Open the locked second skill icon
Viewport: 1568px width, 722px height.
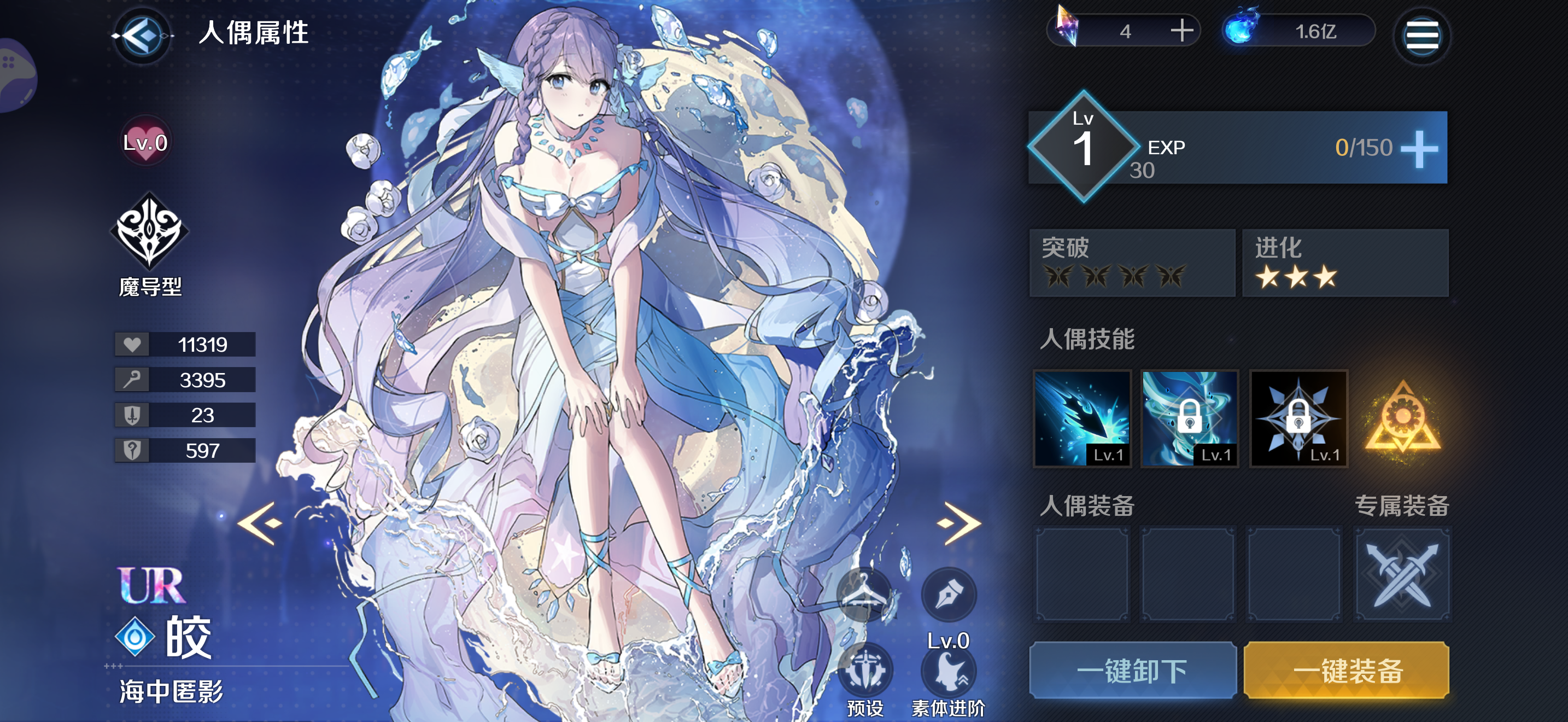(x=1191, y=420)
